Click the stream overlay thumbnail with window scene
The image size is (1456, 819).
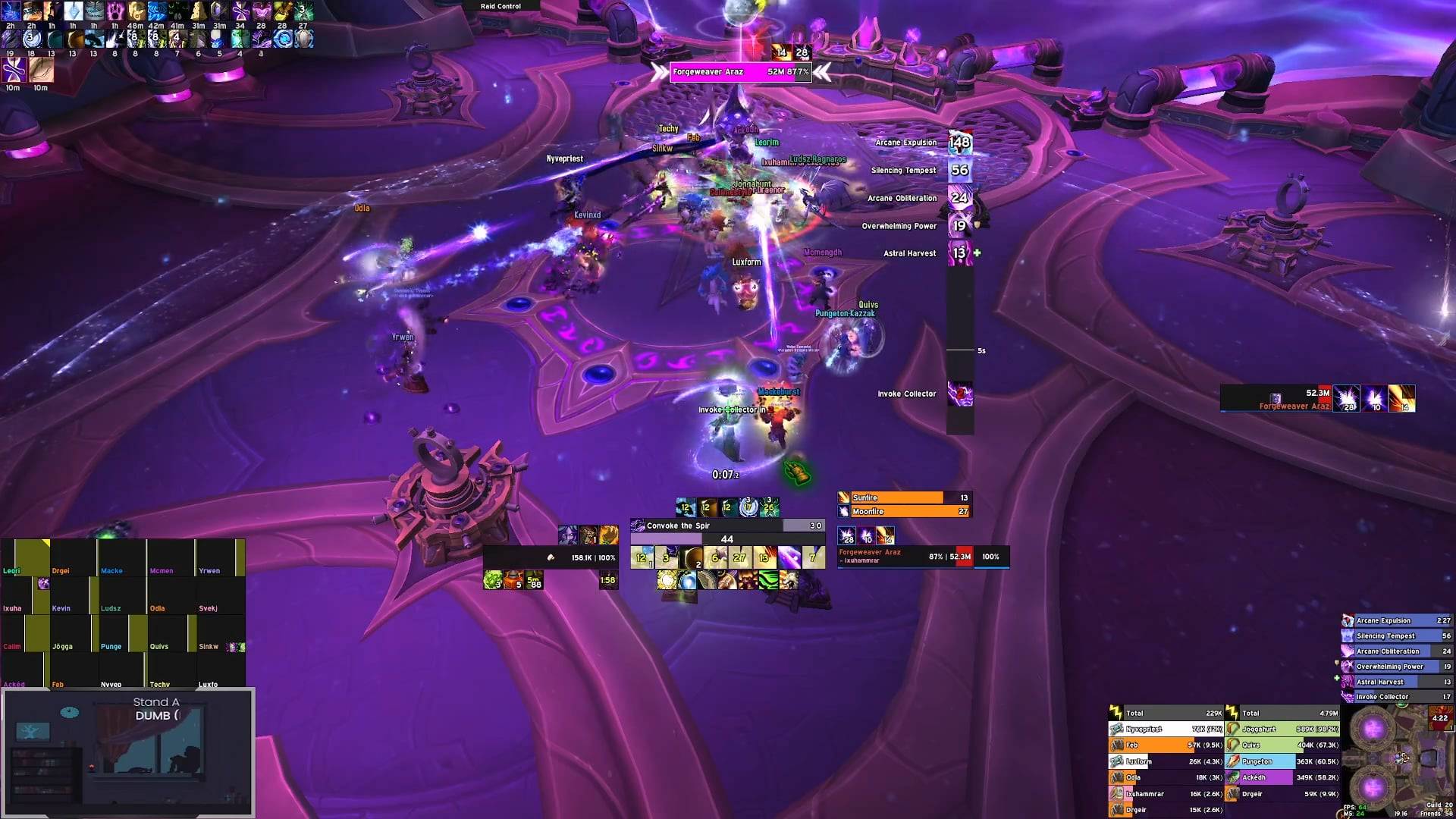pos(127,752)
